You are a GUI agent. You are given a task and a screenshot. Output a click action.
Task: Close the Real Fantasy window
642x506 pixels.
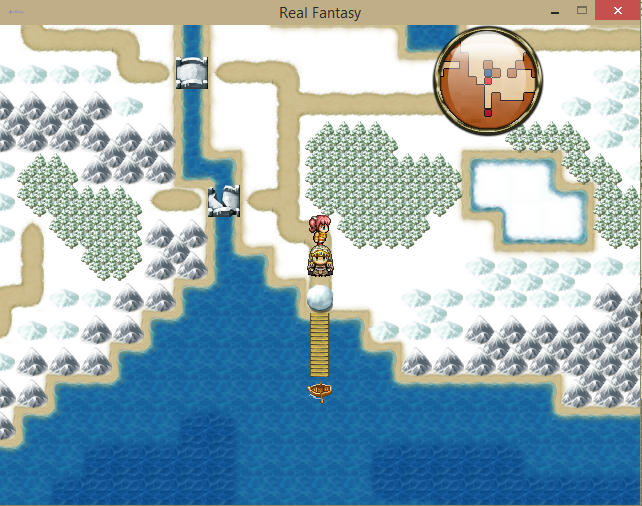(618, 11)
